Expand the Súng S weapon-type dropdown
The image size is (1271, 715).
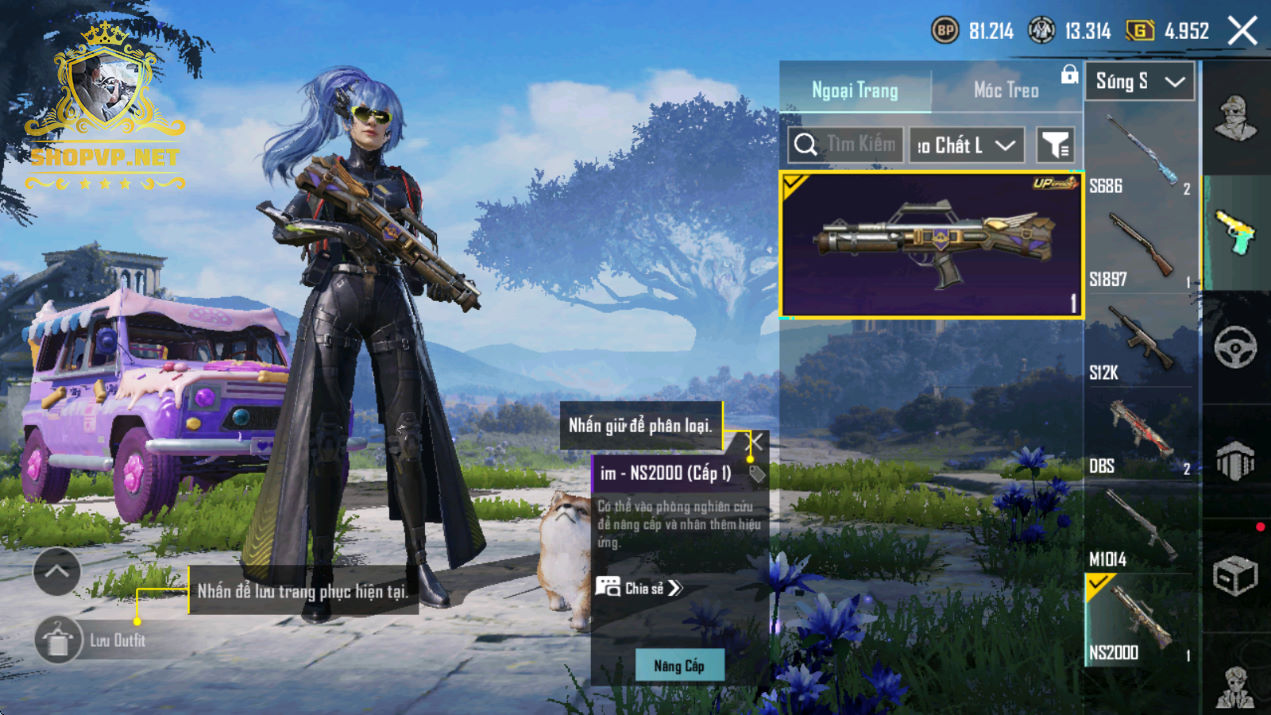pyautogui.click(x=1140, y=82)
